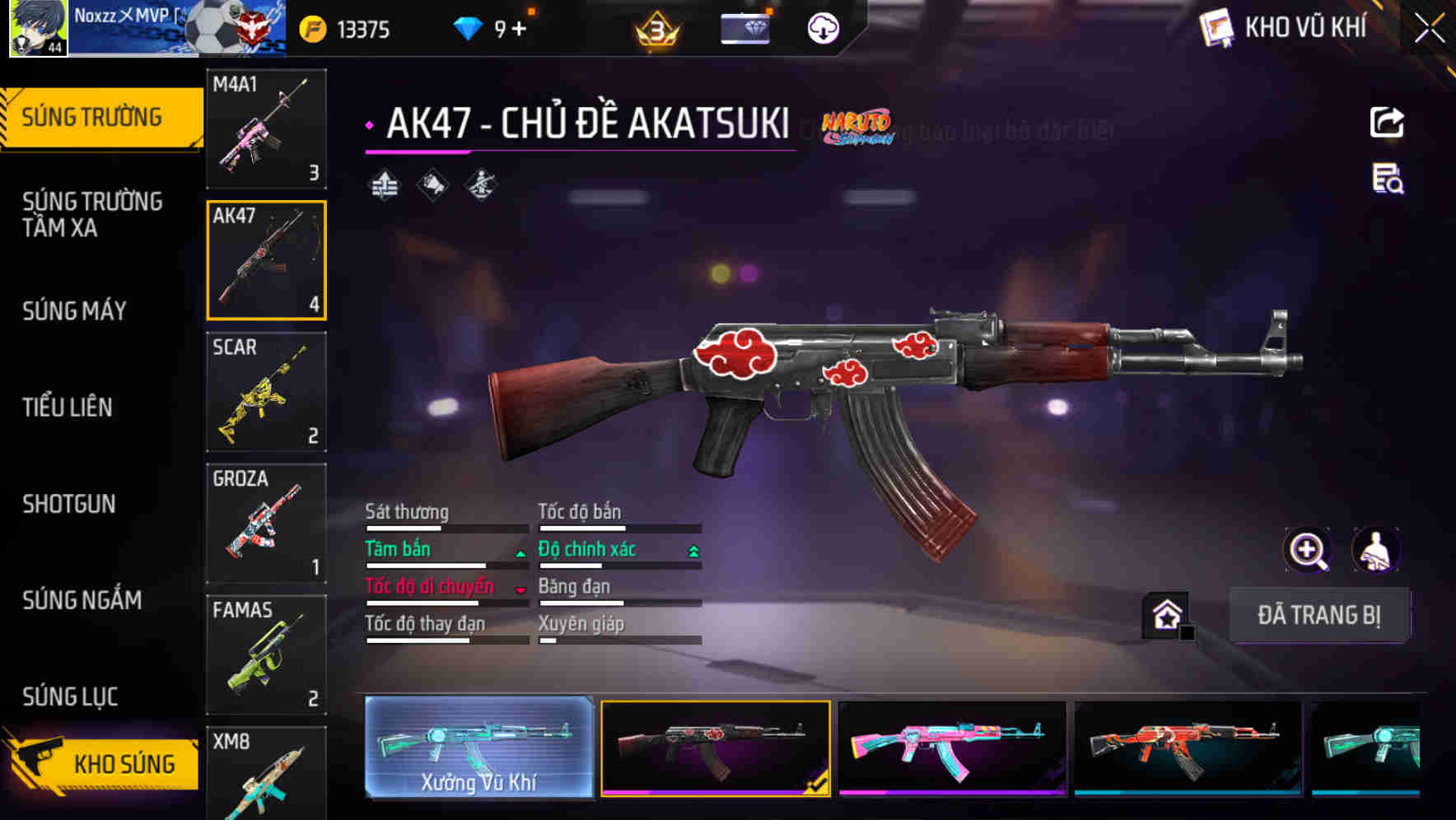Viewport: 1456px width, 820px height.
Task: Select the M4A1 weapon tile
Action: [x=266, y=129]
